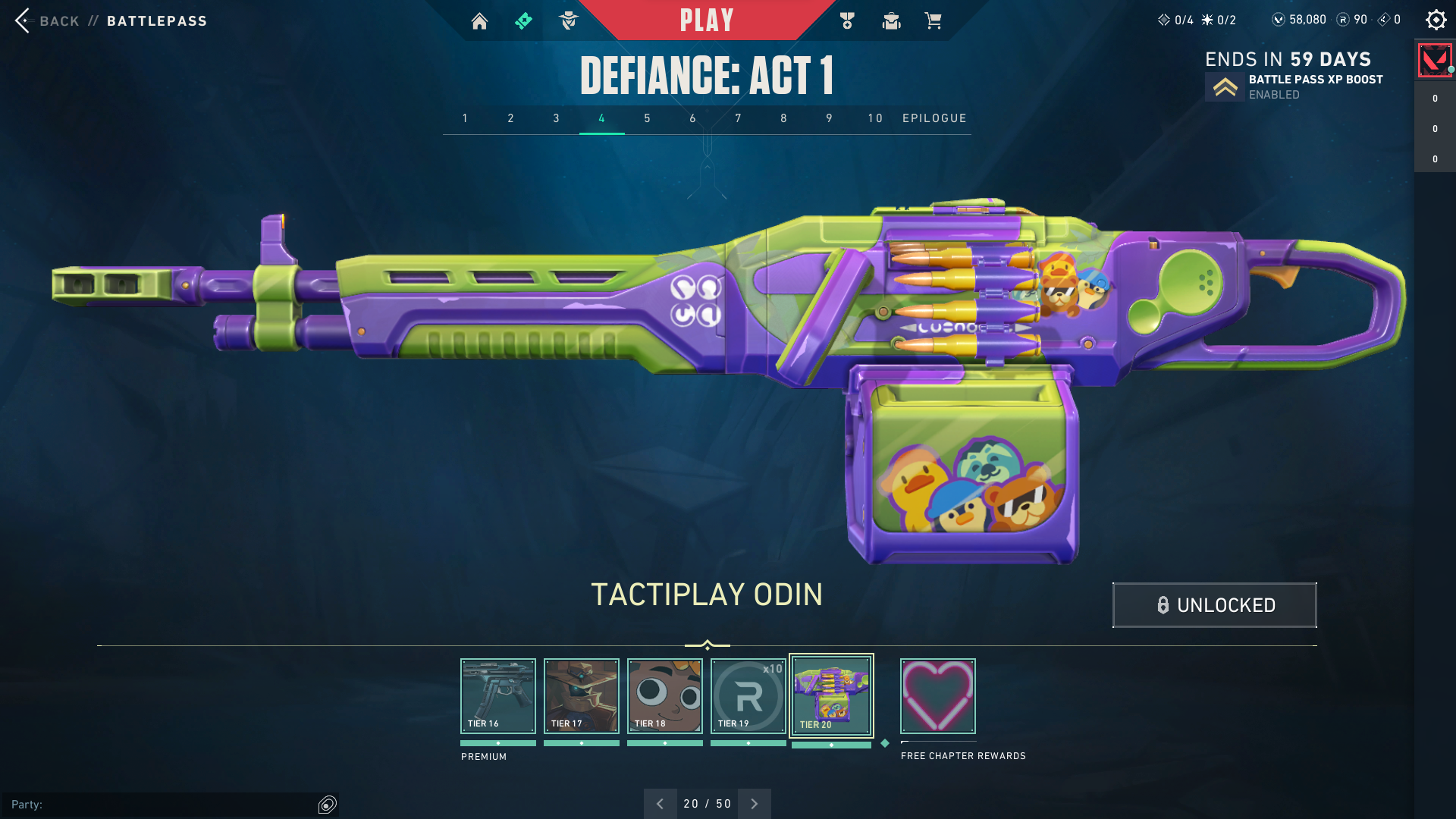The width and height of the screenshot is (1456, 819).
Task: Toggle selection of the Tier 20 Odin reward
Action: (831, 695)
